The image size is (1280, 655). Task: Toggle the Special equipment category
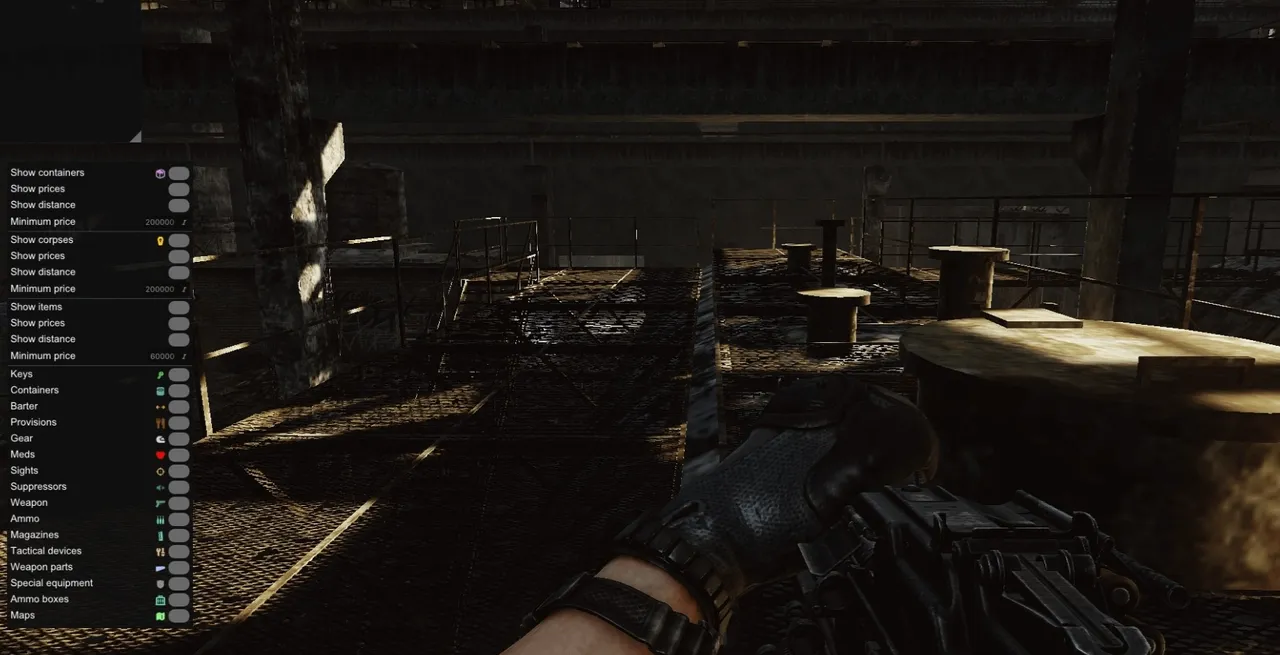(x=179, y=583)
